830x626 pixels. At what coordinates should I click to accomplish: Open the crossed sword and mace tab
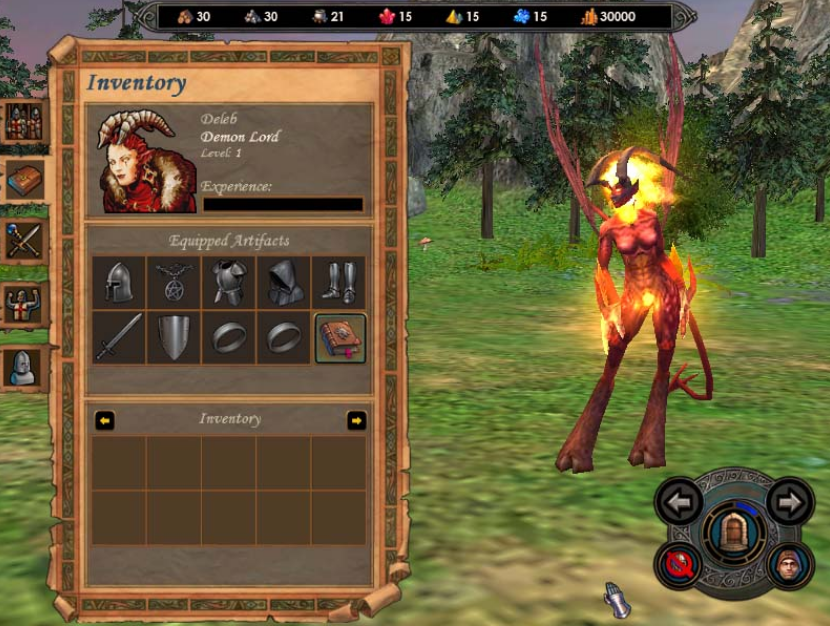tap(22, 240)
